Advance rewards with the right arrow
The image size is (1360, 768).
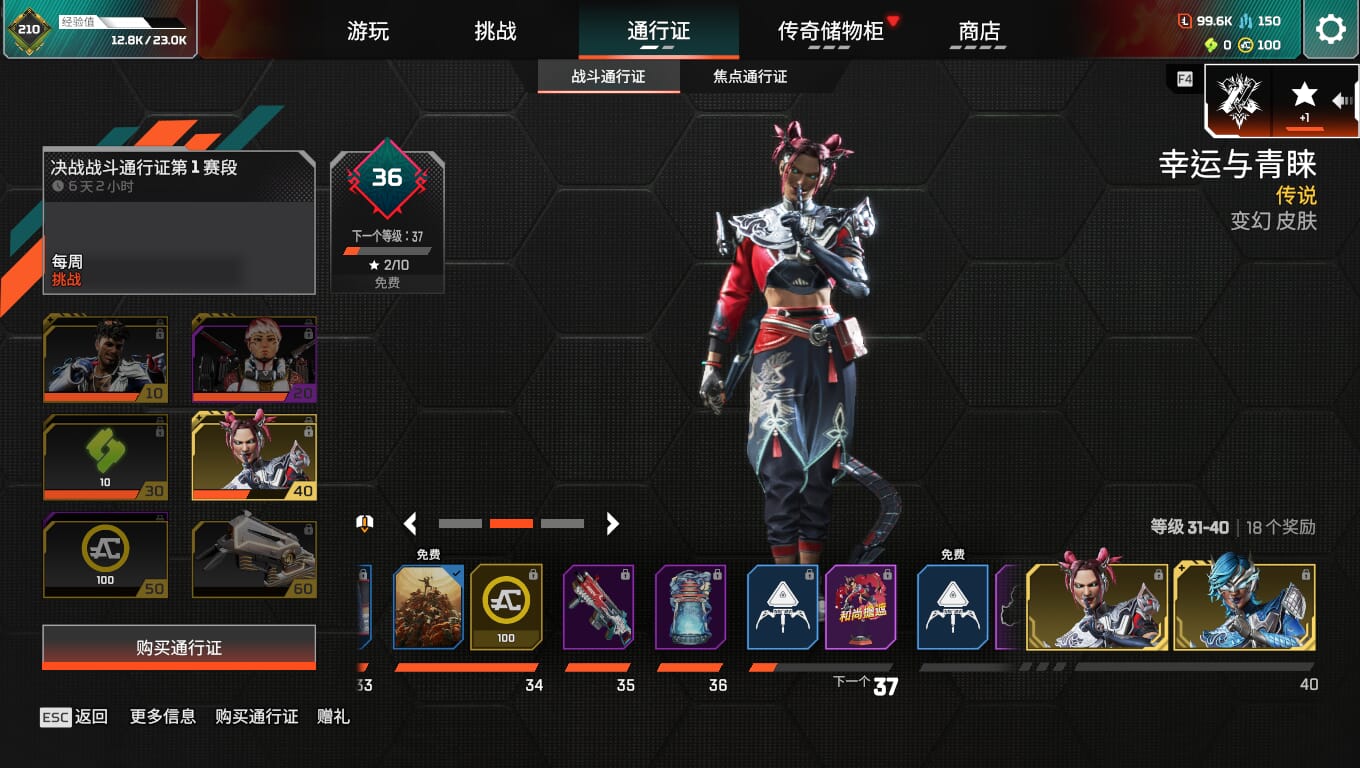(612, 523)
